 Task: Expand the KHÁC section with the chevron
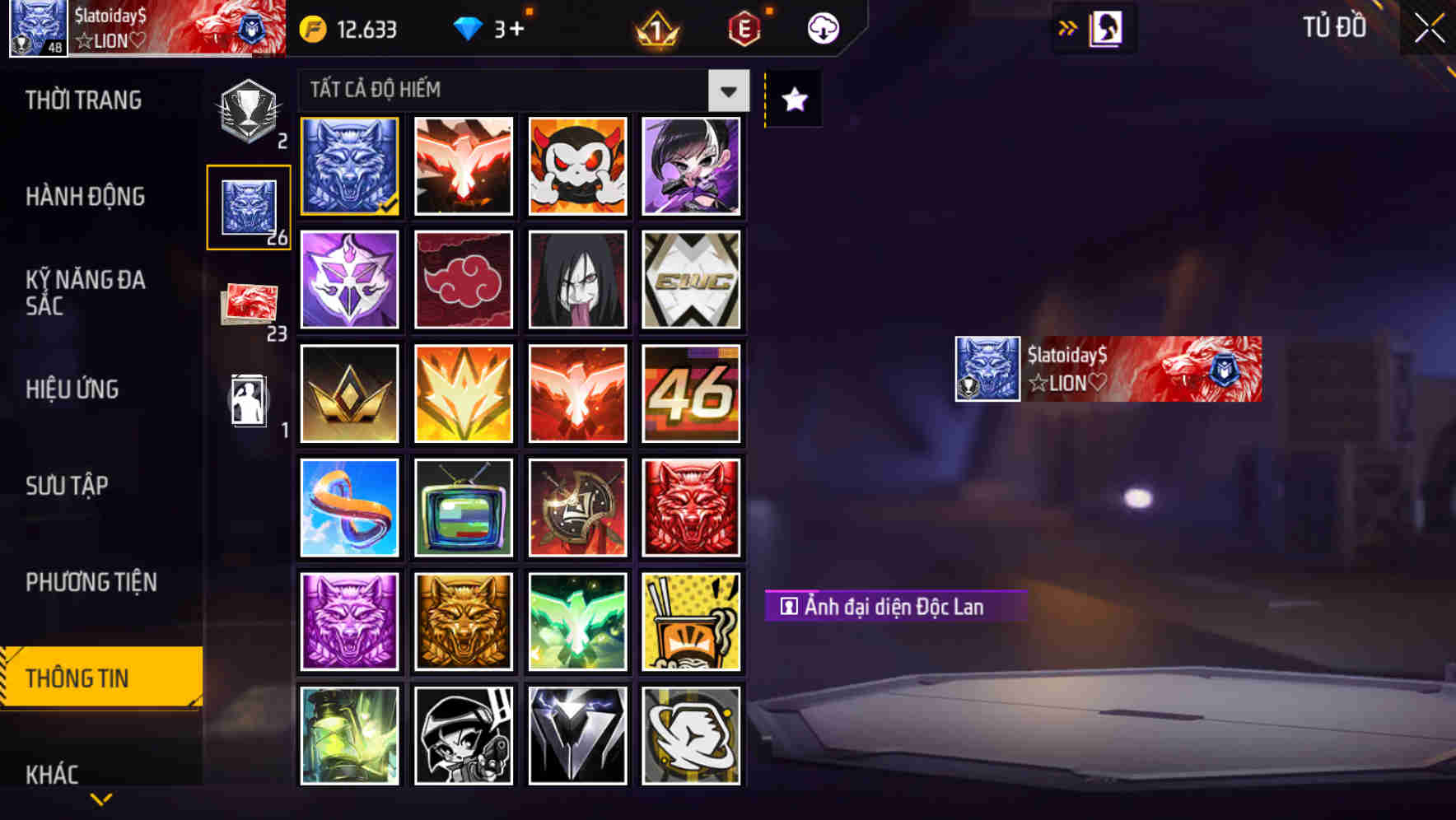100,797
